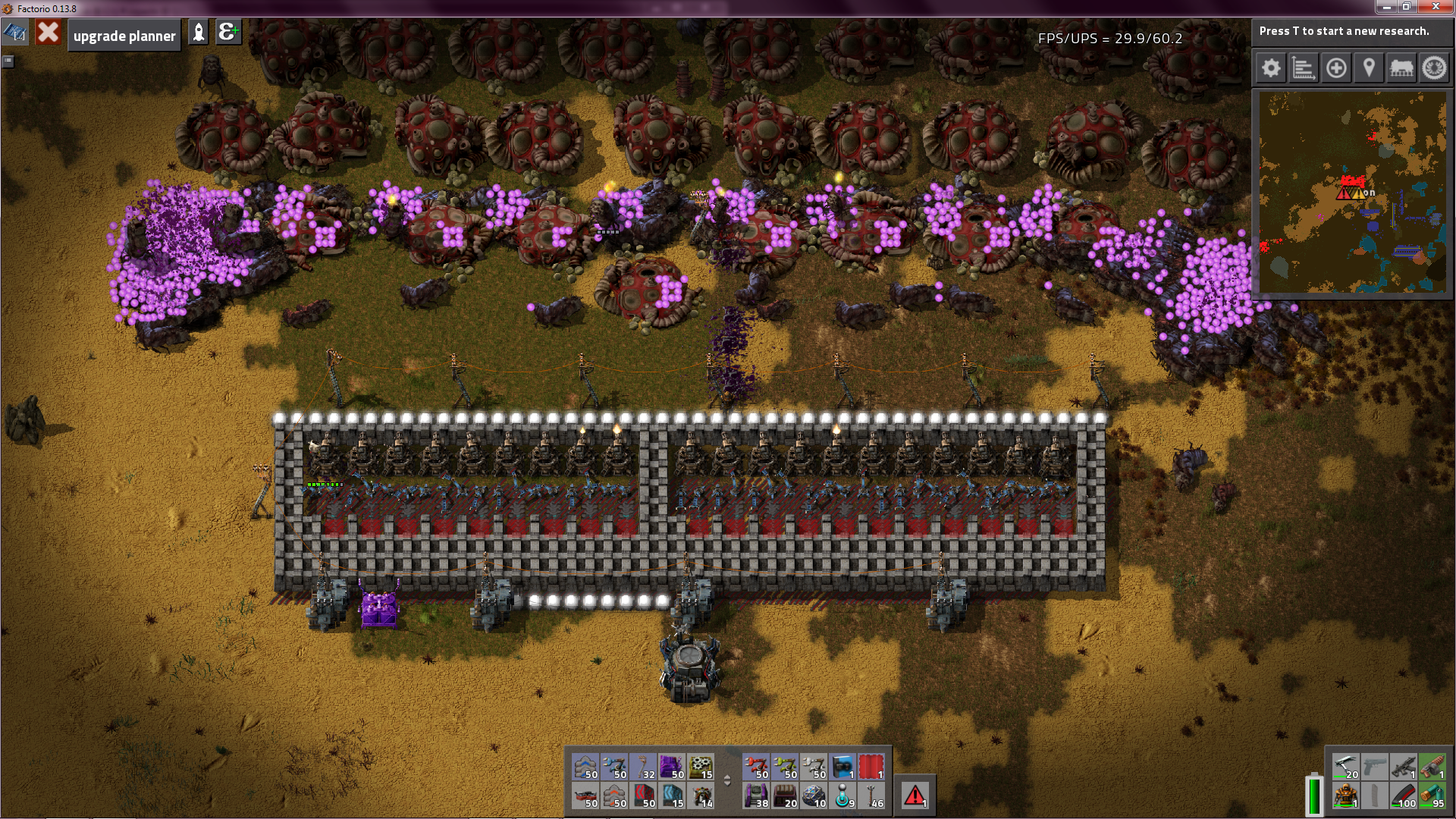Screen dimensions: 1456x819
Task: Click the map pin marker button
Action: (1369, 68)
